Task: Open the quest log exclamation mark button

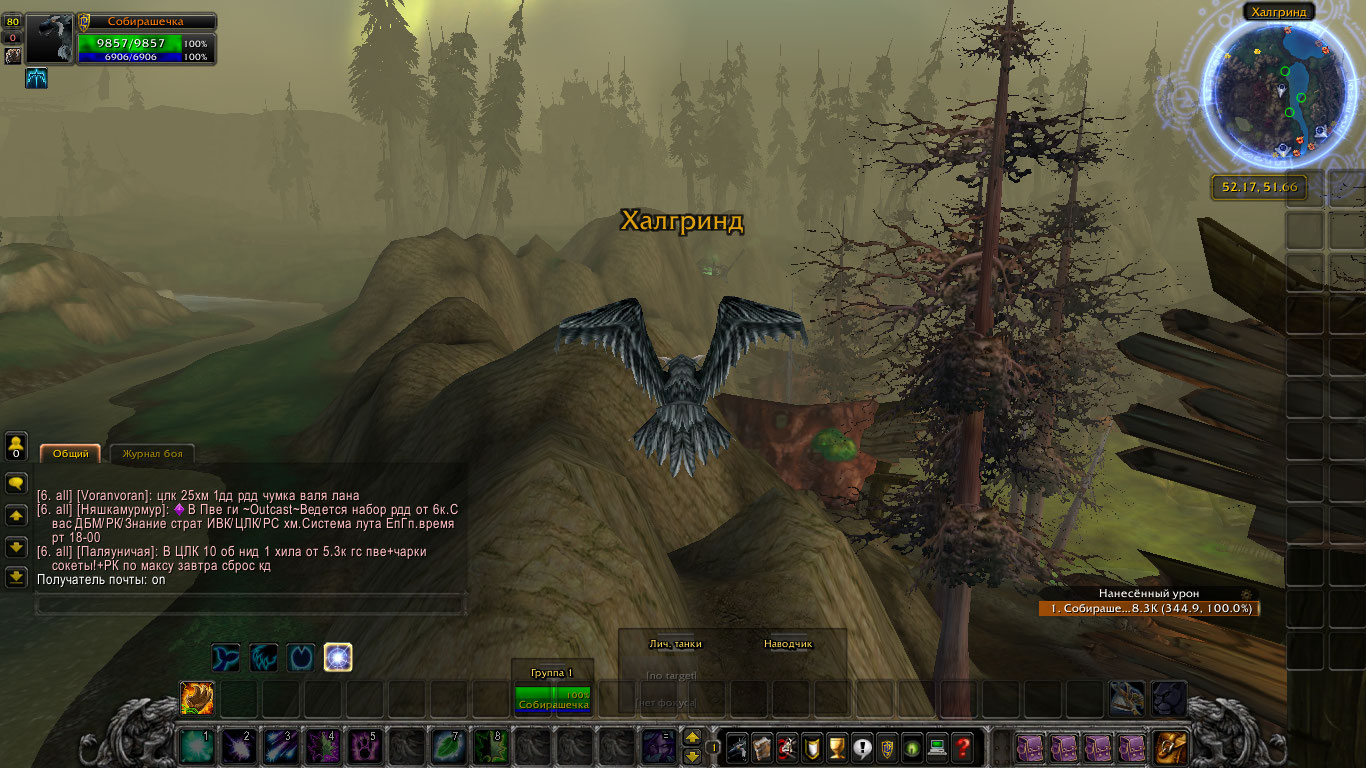Action: pos(862,746)
